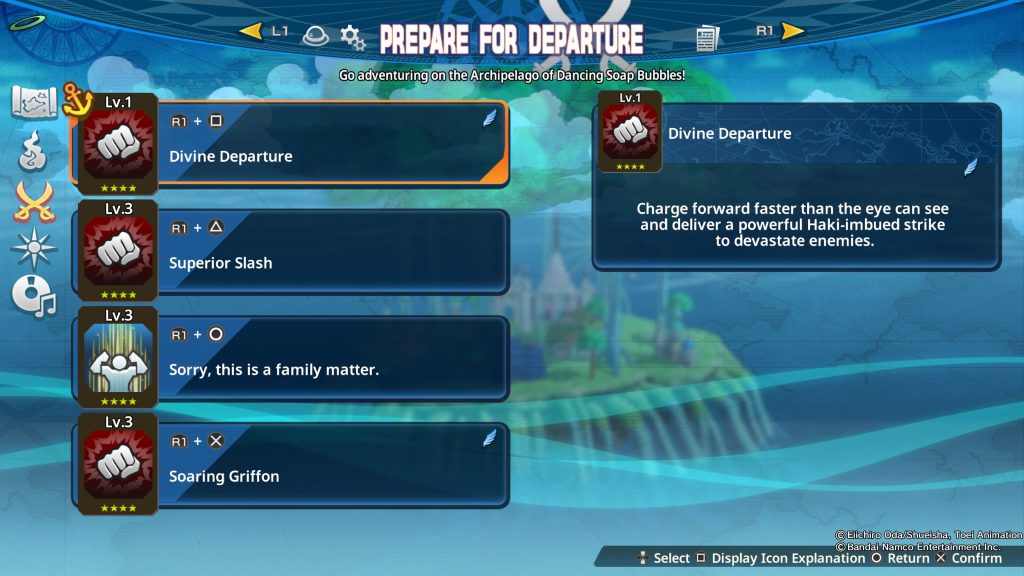Click the Divine Departure icon in detail panel
The image size is (1024, 576).
coord(630,133)
